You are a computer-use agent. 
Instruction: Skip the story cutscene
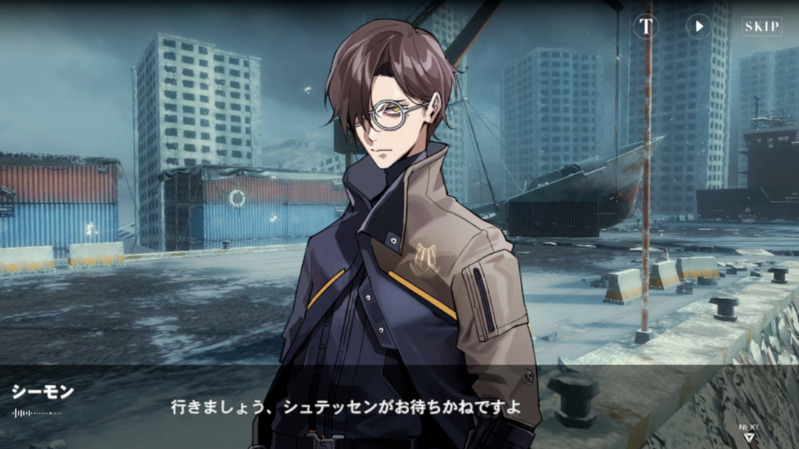coord(761,26)
